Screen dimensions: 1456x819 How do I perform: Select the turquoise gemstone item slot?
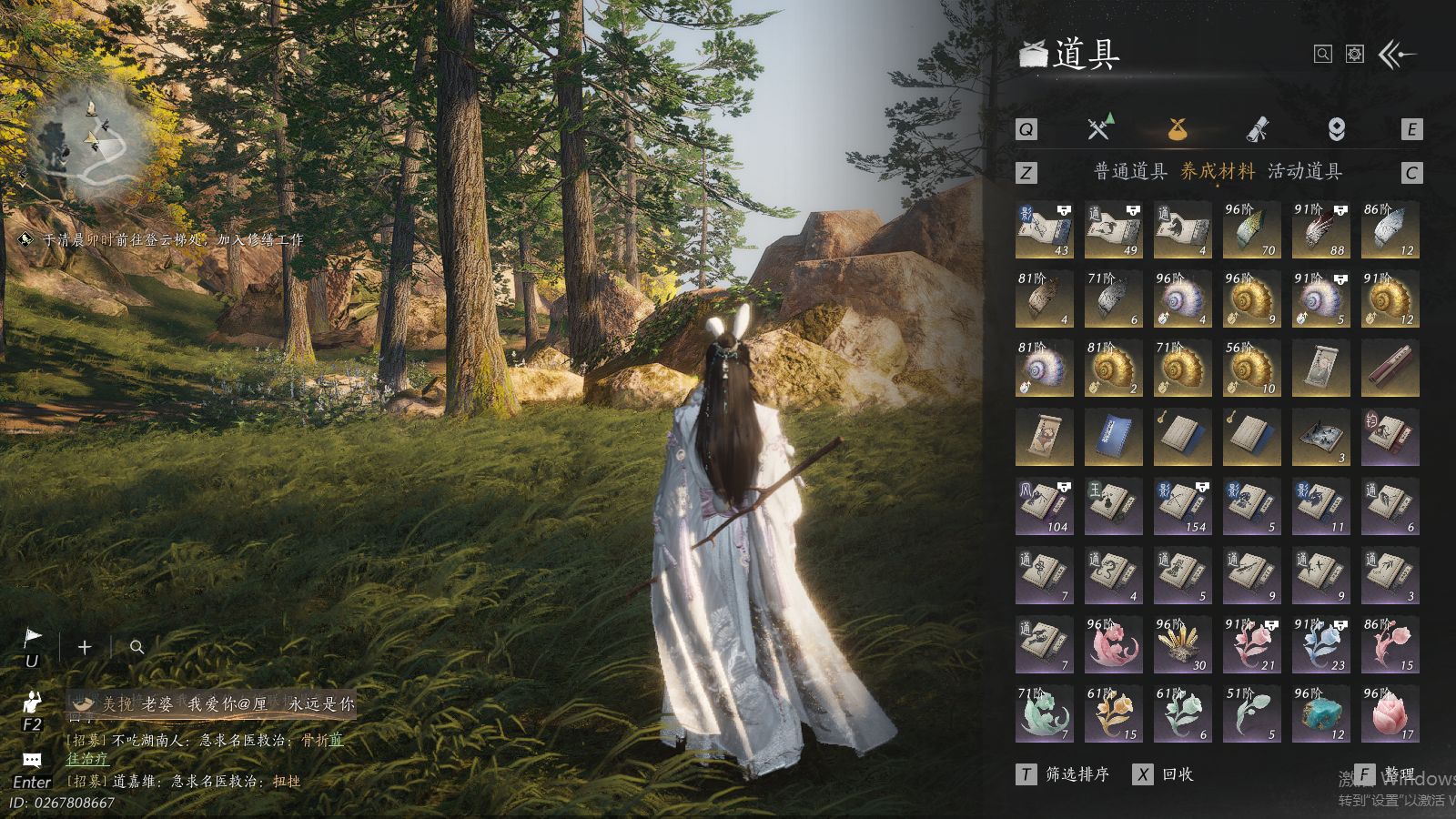(x=1320, y=714)
